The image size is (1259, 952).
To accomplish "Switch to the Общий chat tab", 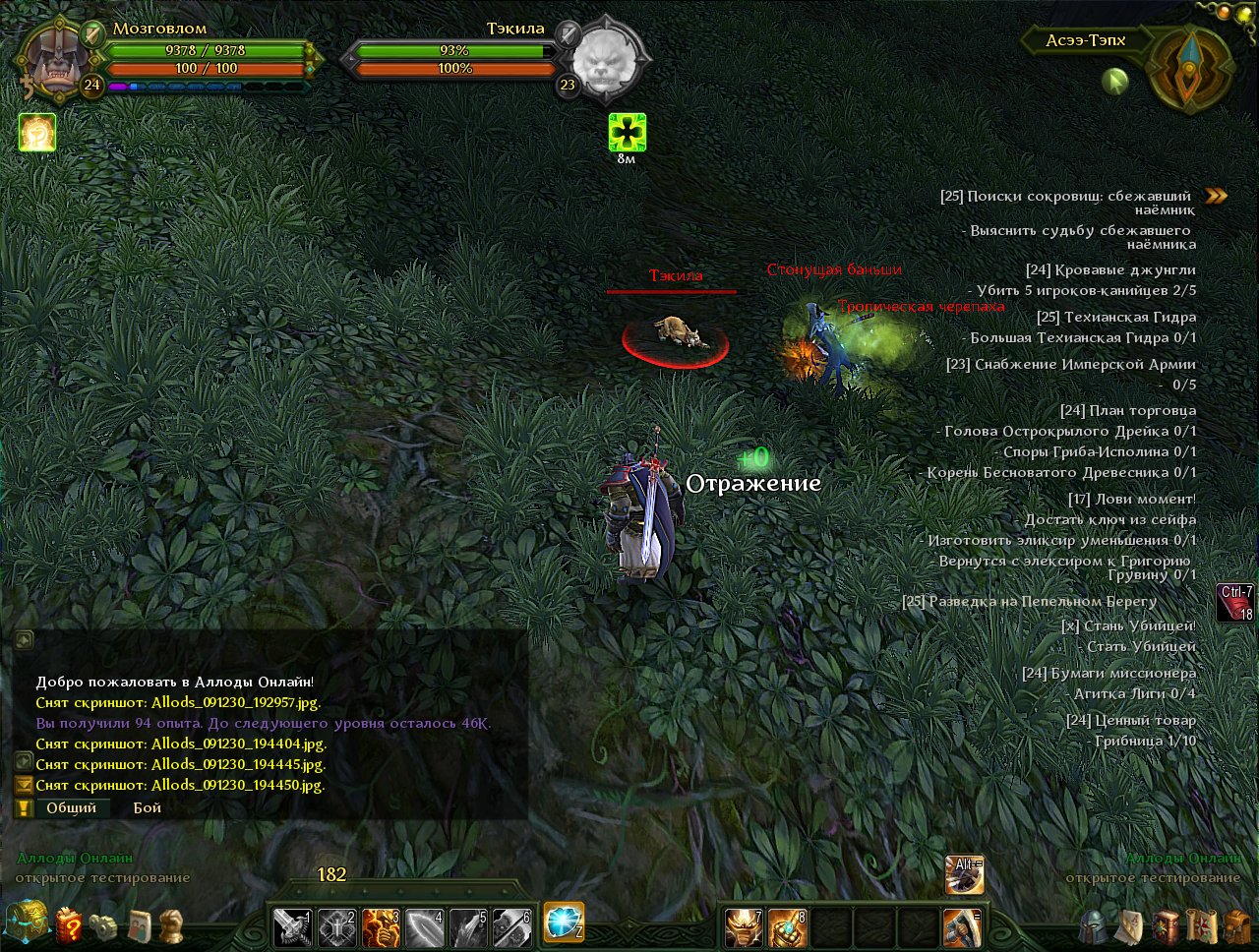I will (x=71, y=808).
